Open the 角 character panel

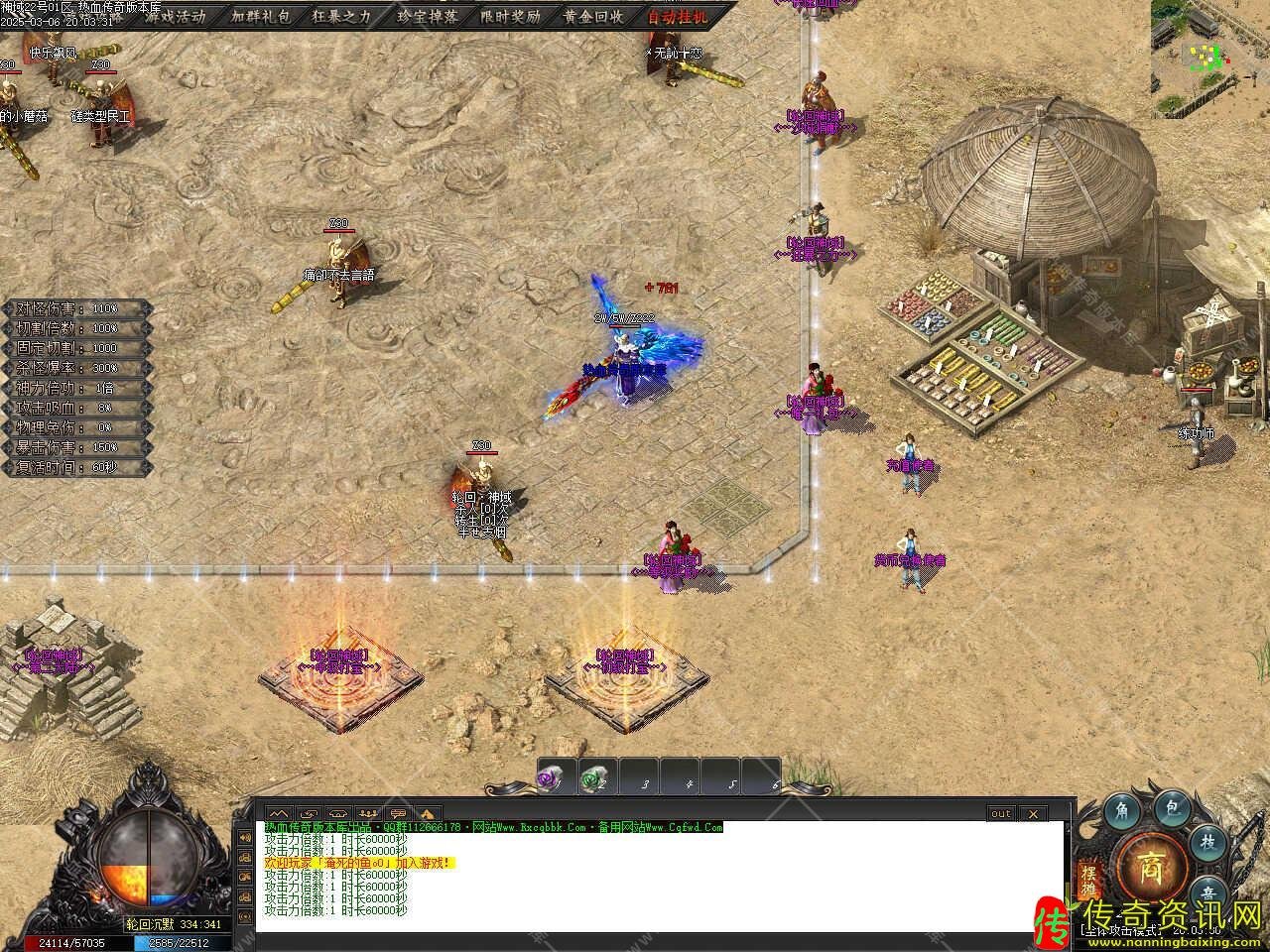pyautogui.click(x=1122, y=809)
